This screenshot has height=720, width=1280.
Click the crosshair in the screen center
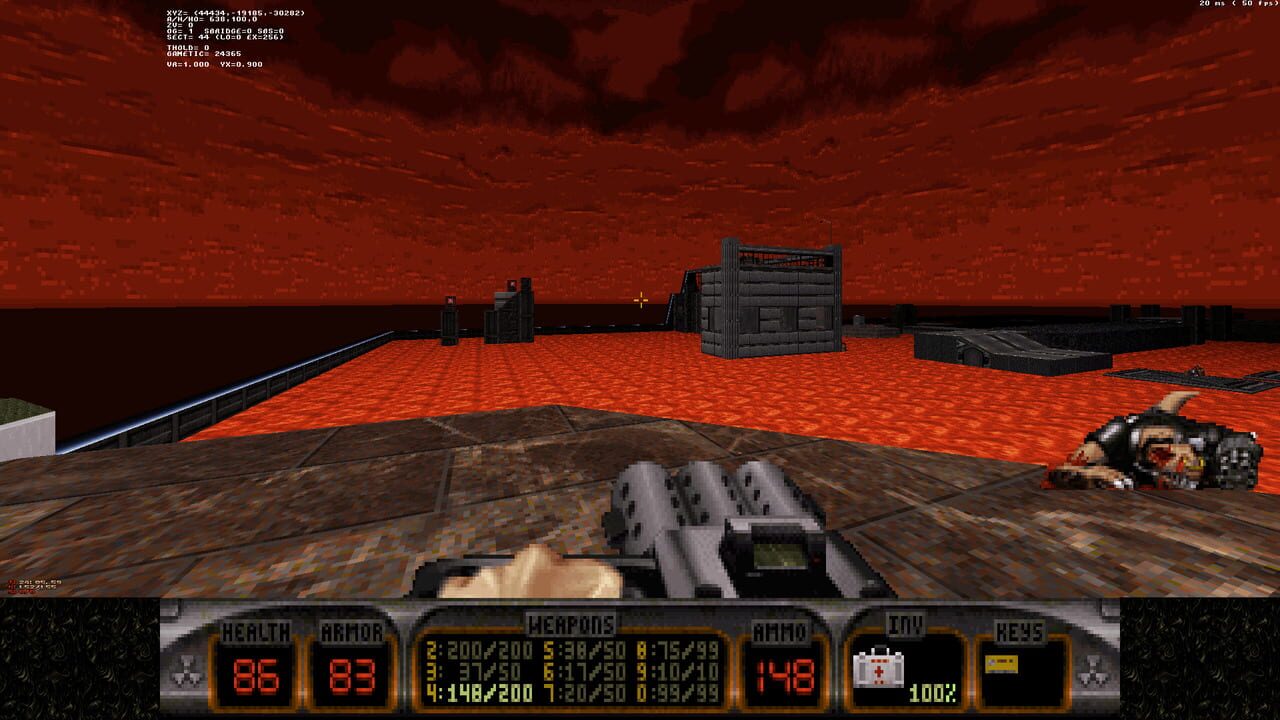pos(640,300)
